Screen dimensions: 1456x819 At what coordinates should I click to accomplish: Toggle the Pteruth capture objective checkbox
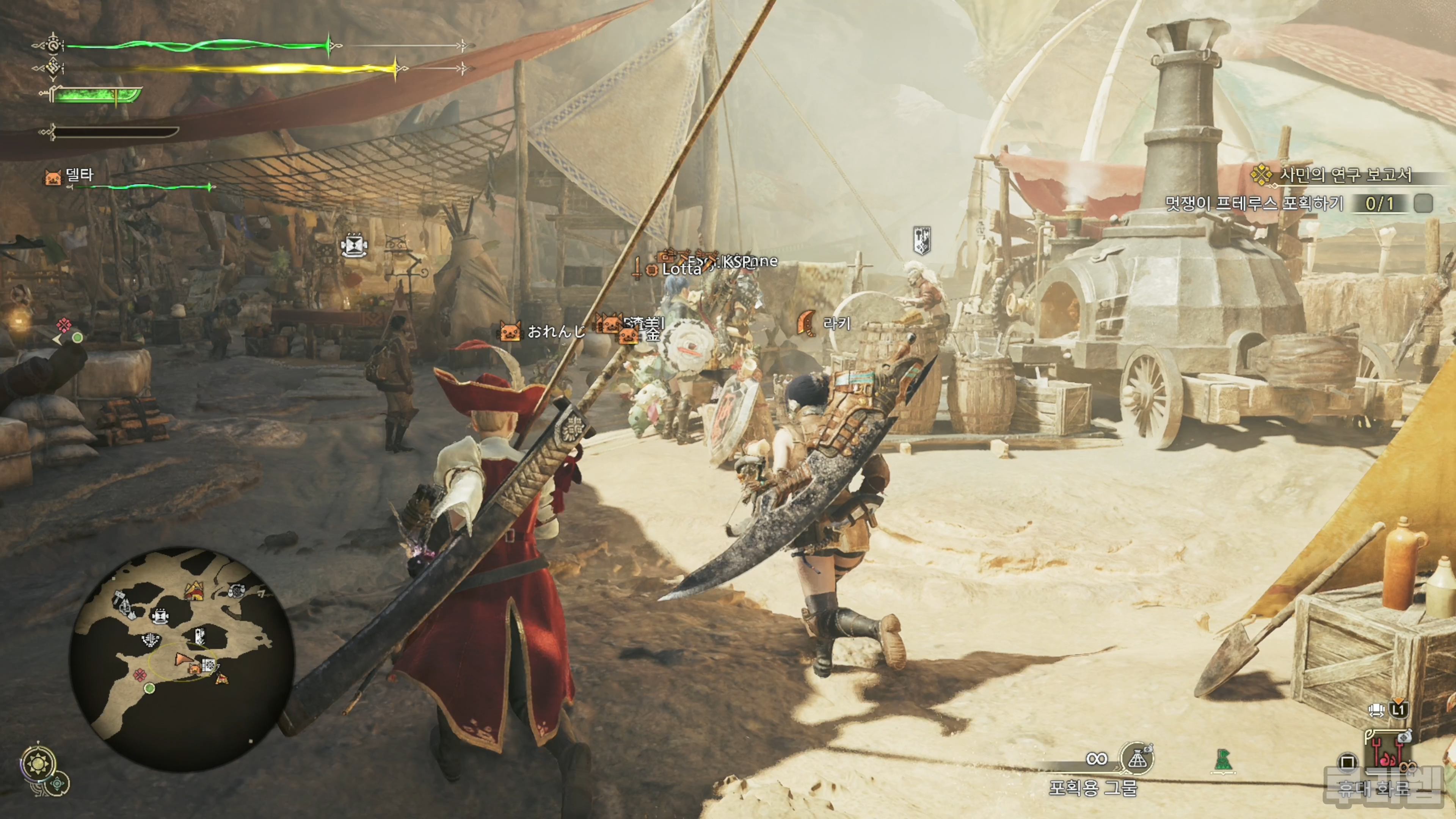click(x=1423, y=204)
